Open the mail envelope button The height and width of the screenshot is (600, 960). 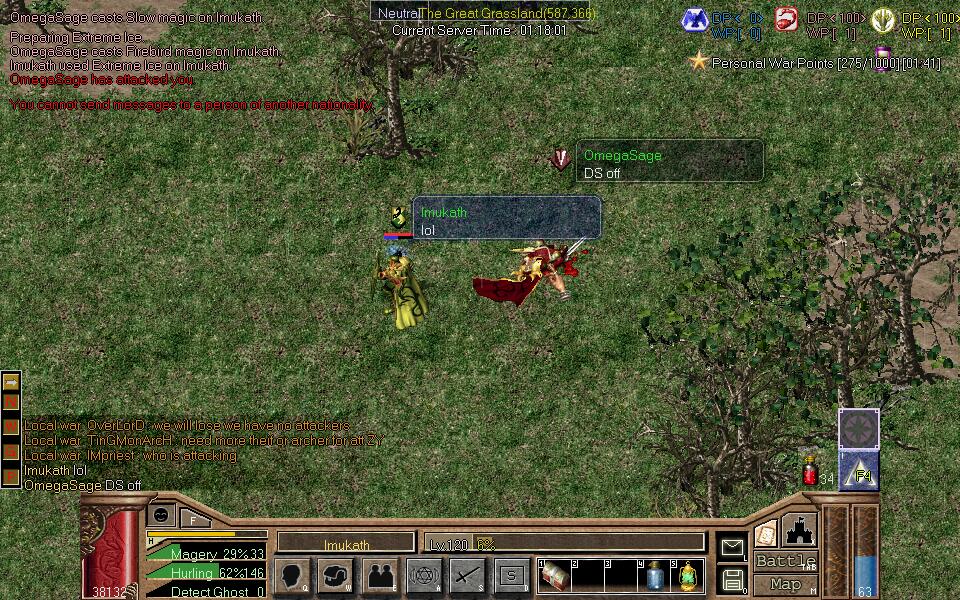pos(733,547)
